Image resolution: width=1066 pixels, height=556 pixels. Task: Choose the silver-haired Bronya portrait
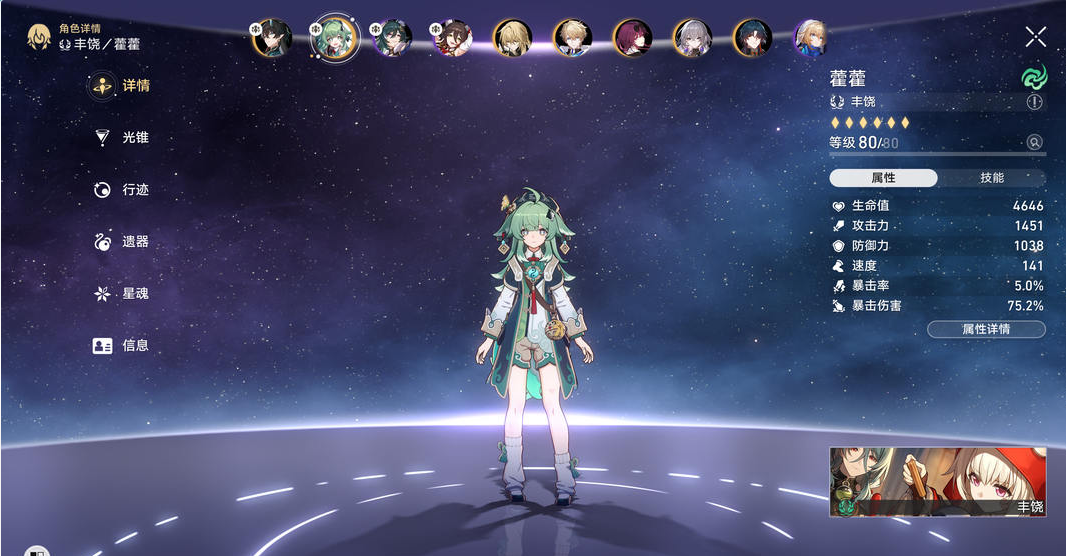click(x=692, y=38)
